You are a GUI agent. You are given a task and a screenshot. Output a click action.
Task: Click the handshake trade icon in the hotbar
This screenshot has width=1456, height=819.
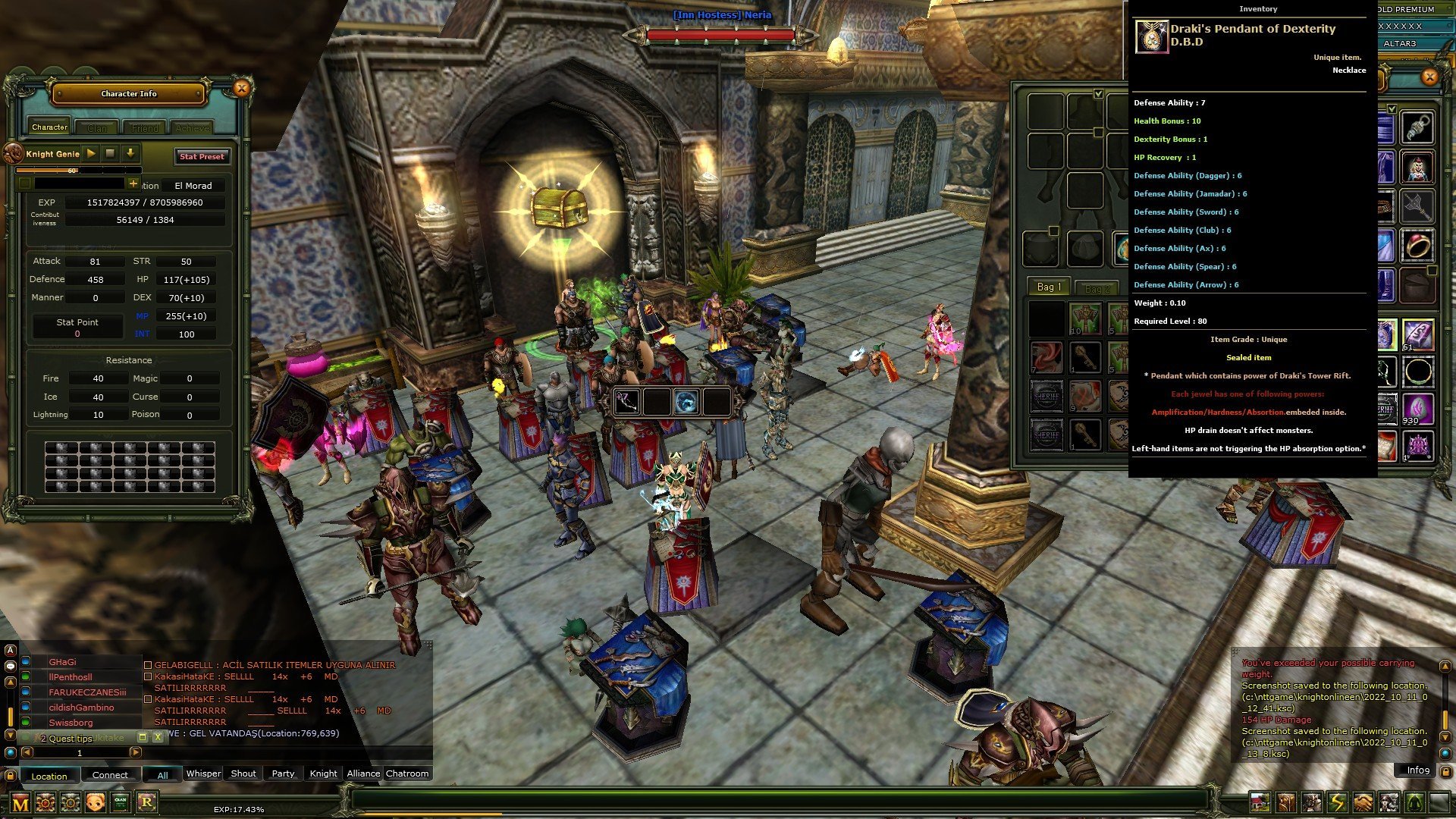(1363, 802)
